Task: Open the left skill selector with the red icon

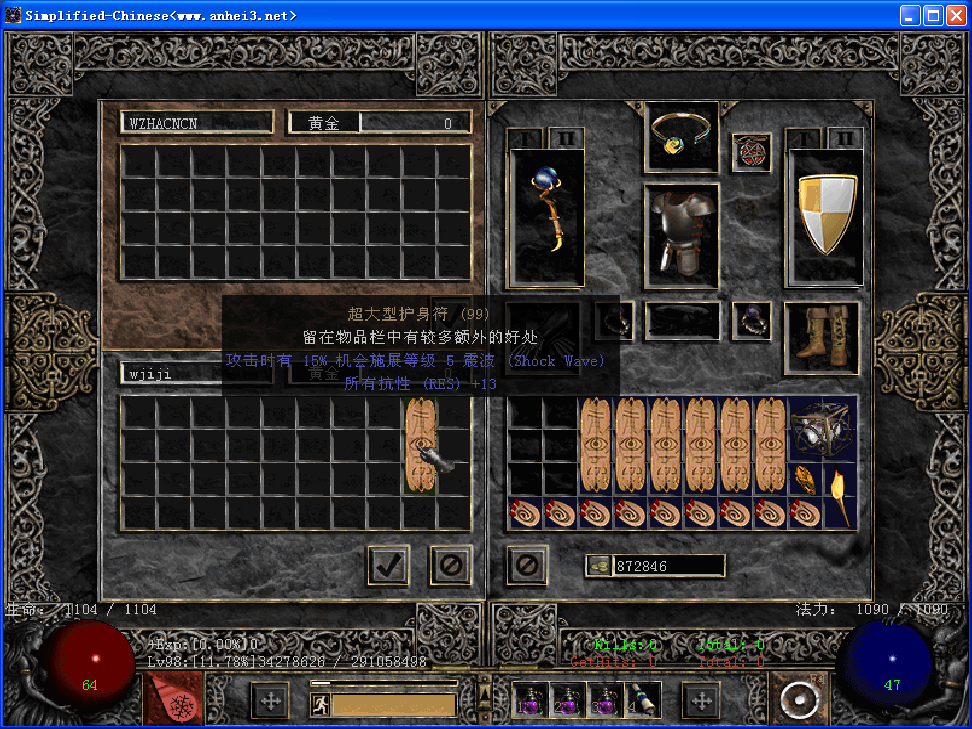Action: pyautogui.click(x=173, y=698)
